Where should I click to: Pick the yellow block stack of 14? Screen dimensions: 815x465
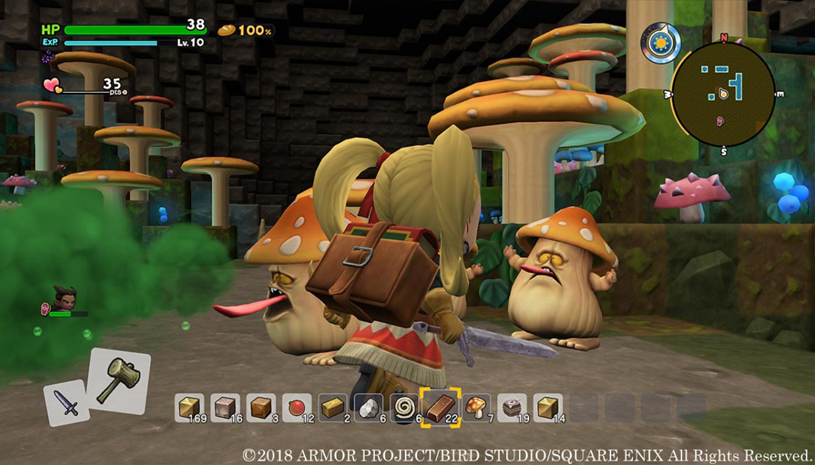(548, 407)
